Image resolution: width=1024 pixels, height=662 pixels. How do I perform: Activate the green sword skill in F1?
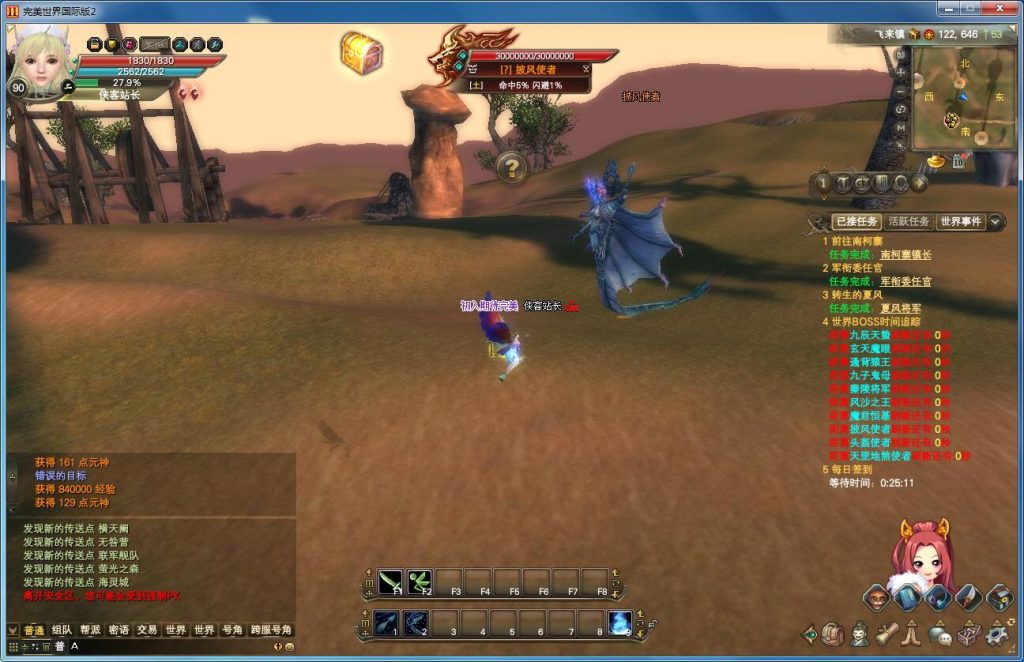(390, 581)
